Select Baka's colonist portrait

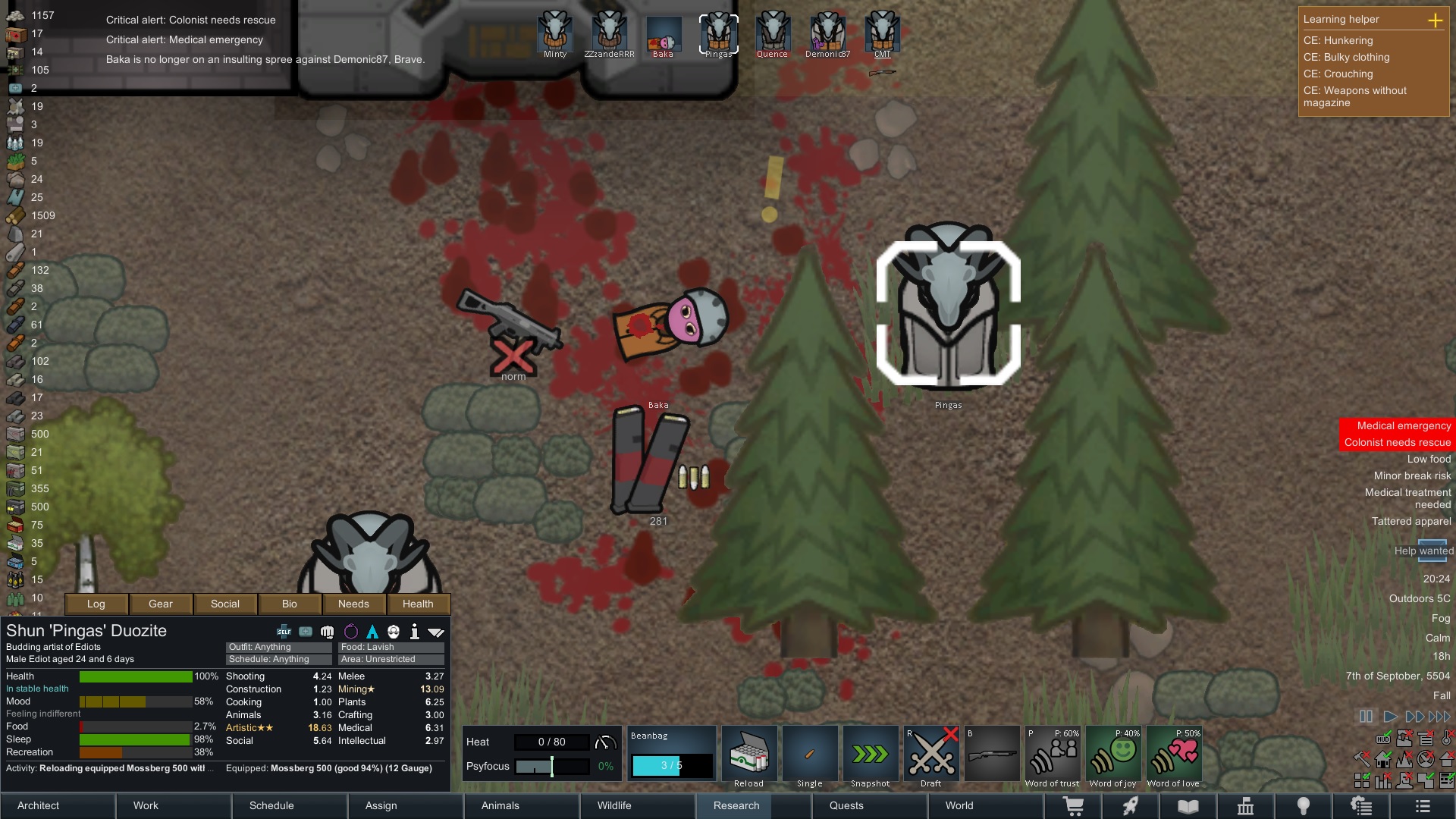tap(664, 35)
